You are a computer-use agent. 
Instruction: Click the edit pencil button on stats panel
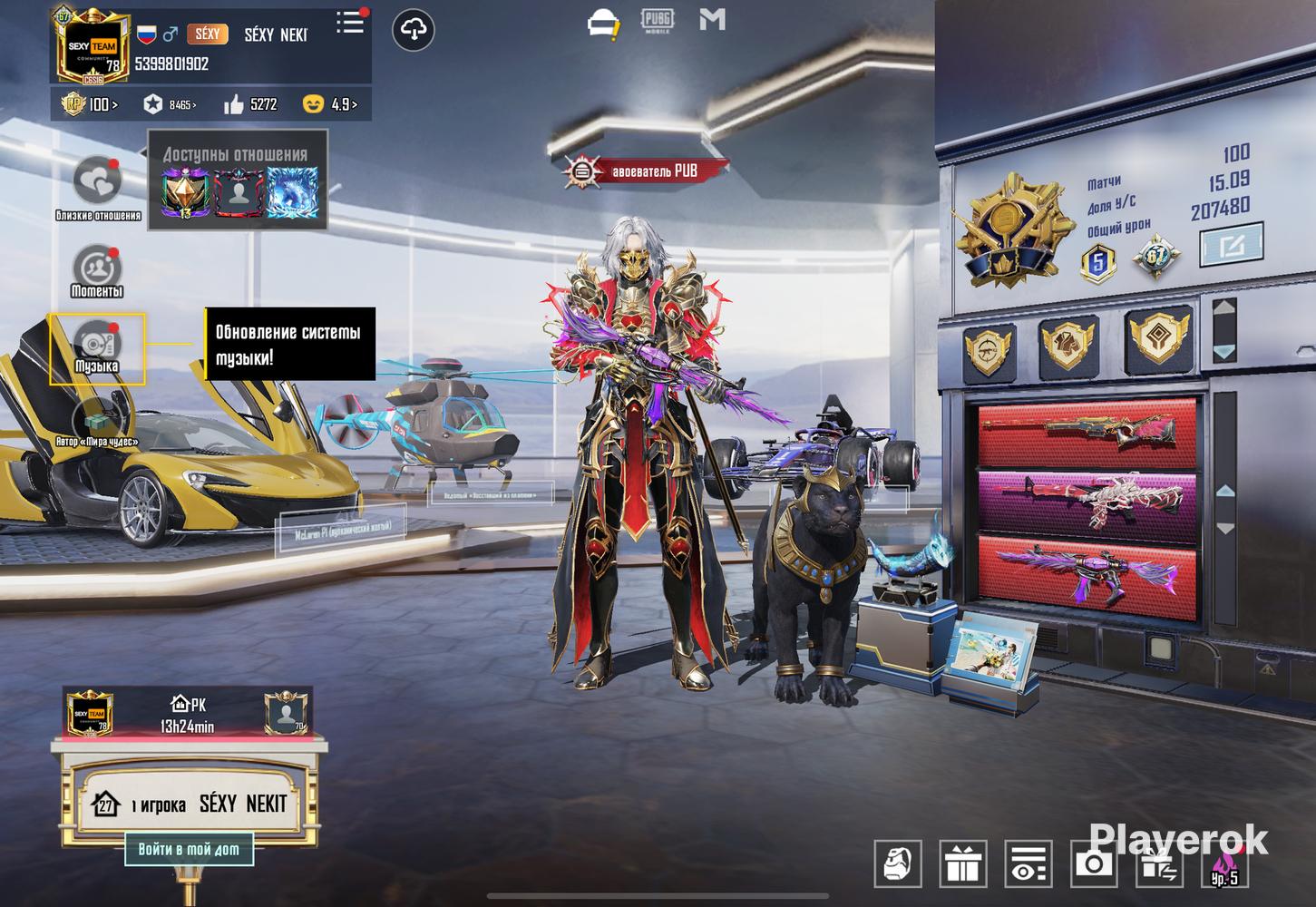coord(1230,246)
